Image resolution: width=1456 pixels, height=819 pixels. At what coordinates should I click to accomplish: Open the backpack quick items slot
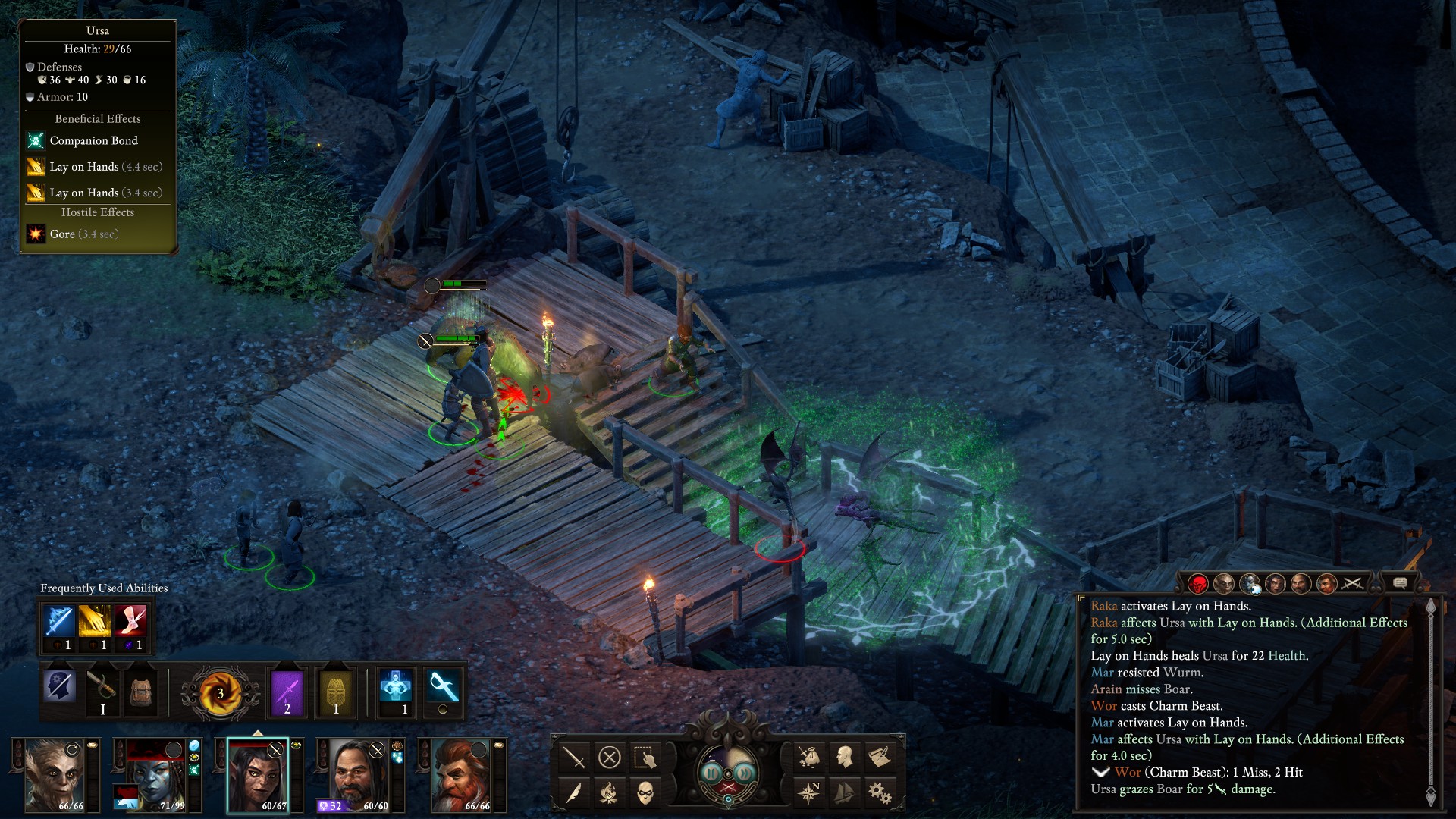pyautogui.click(x=141, y=692)
